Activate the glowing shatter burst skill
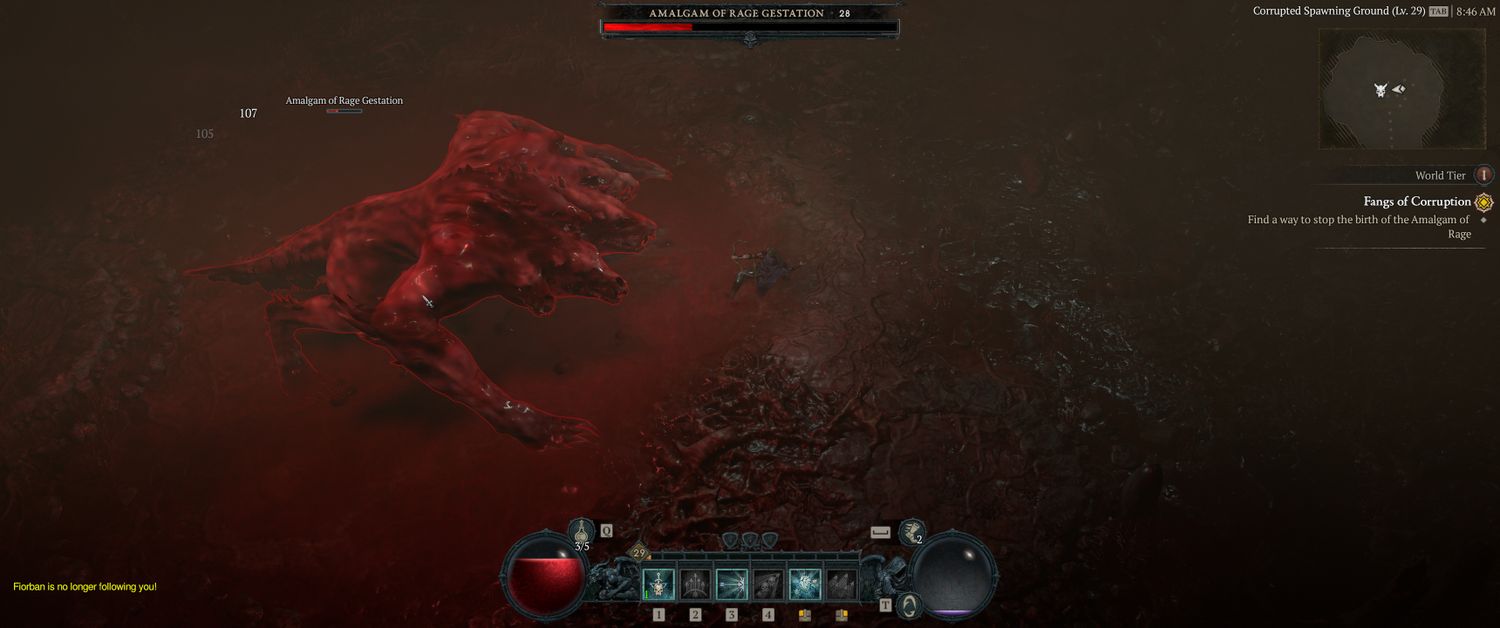 click(x=805, y=584)
